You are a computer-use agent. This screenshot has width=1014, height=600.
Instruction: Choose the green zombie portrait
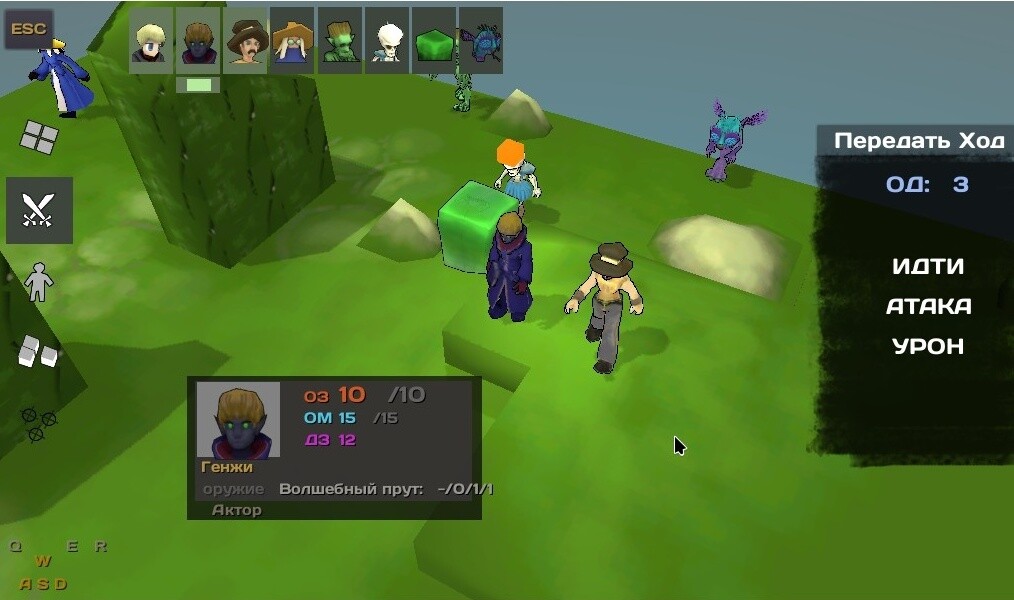pos(340,41)
